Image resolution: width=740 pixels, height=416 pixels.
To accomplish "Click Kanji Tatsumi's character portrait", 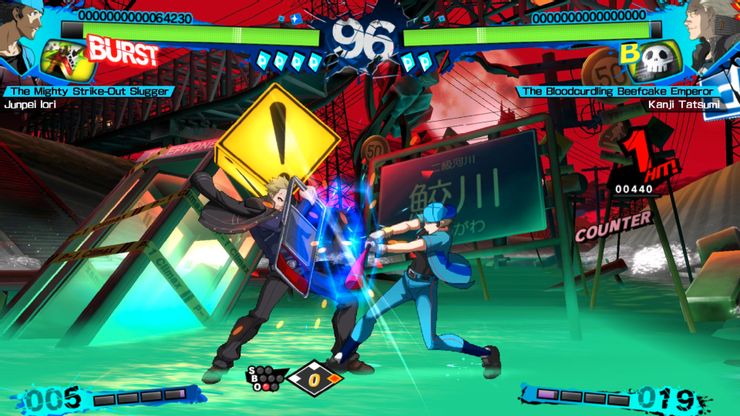I will [714, 28].
